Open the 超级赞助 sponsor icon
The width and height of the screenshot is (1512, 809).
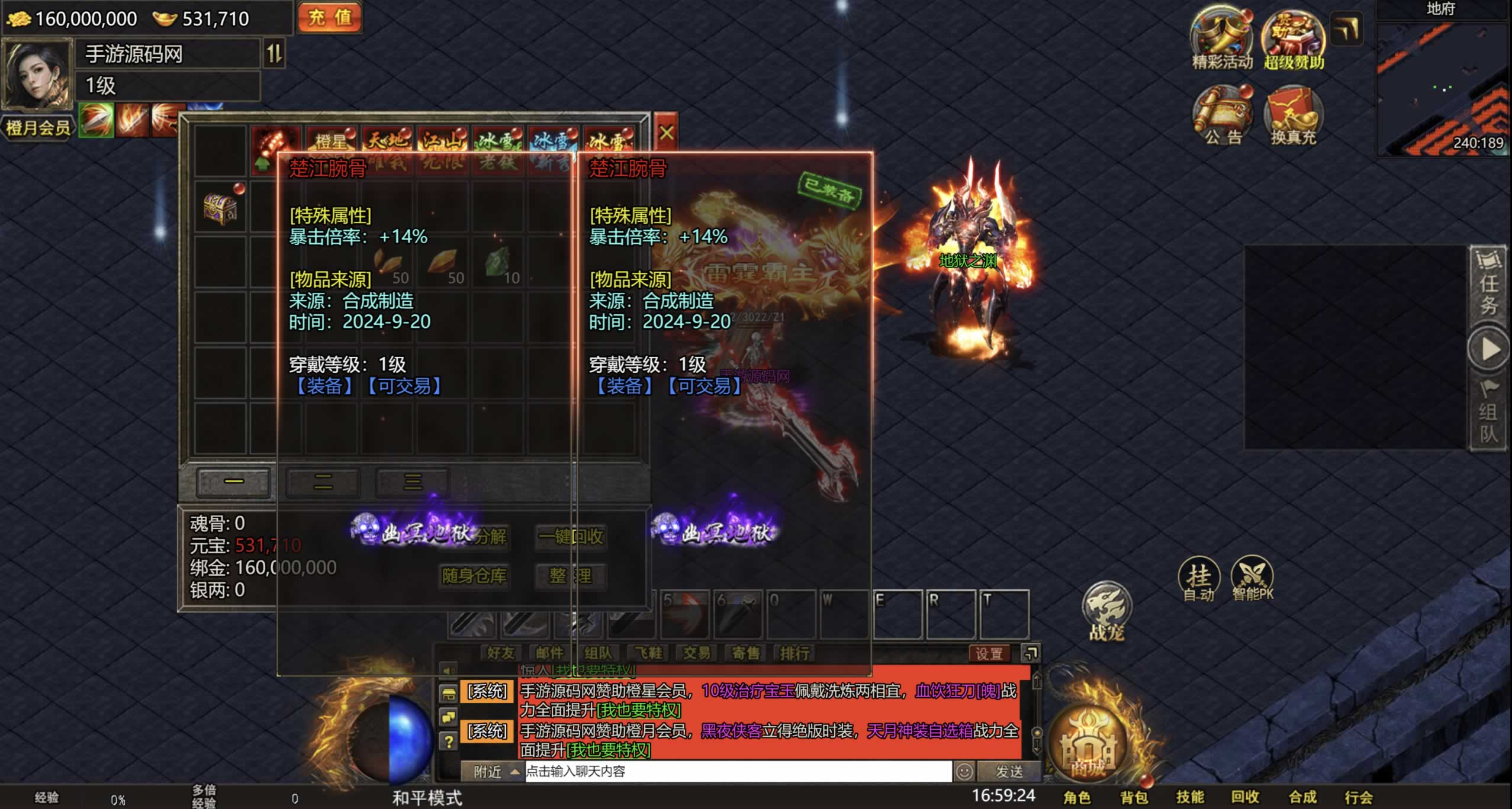point(1294,38)
